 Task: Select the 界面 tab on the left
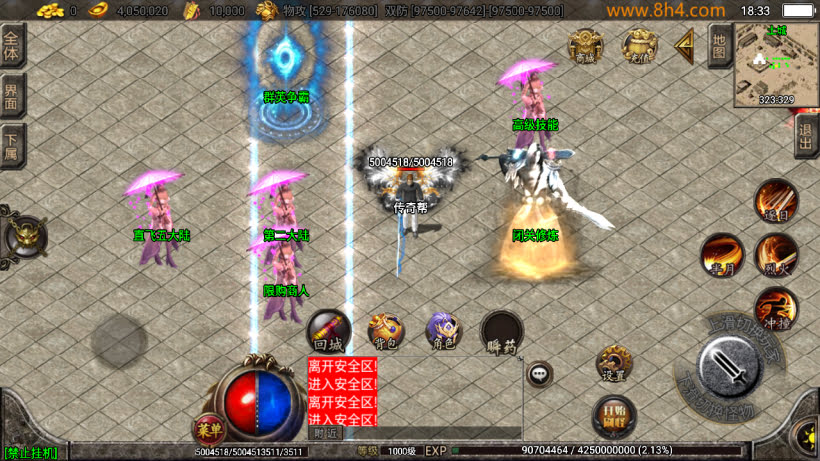pos(12,97)
